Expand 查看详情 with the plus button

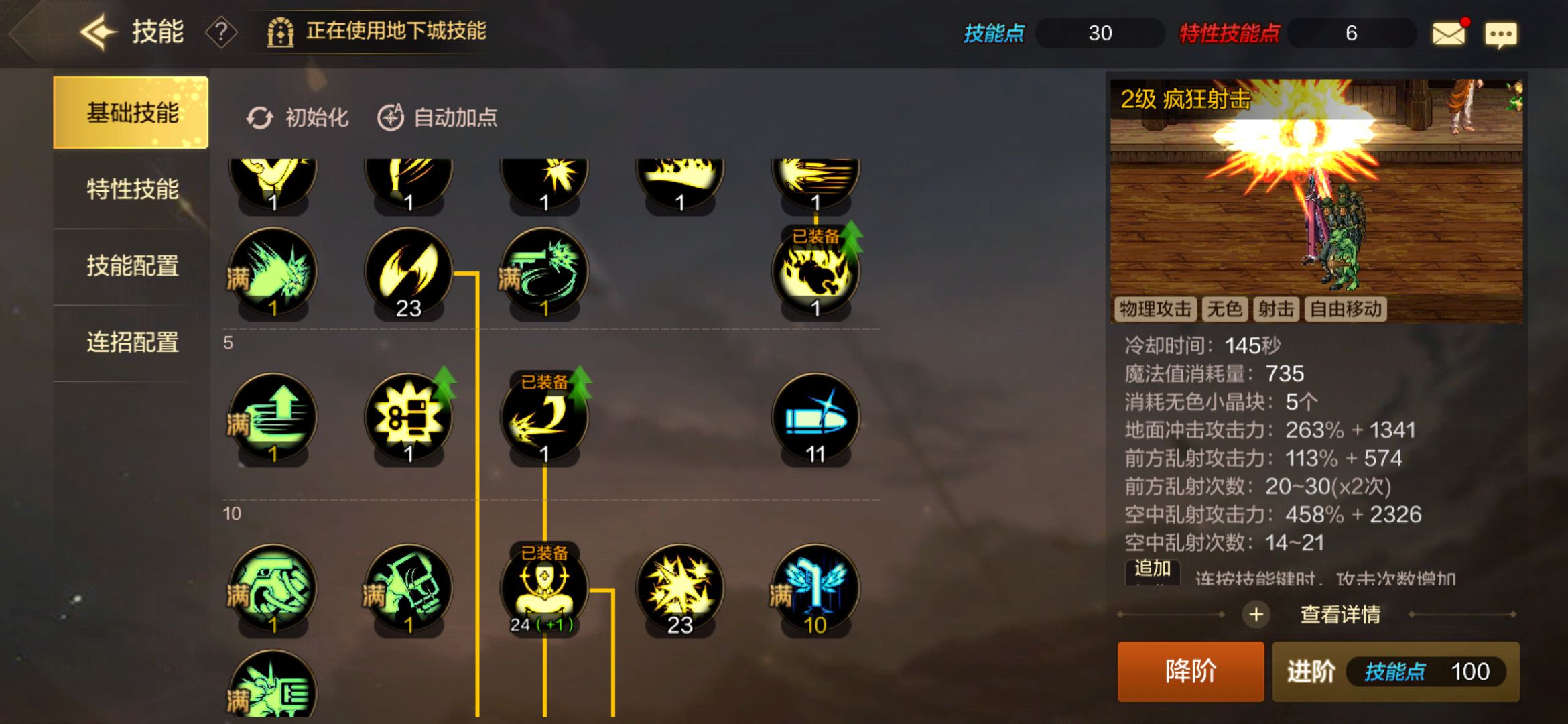tap(1256, 613)
